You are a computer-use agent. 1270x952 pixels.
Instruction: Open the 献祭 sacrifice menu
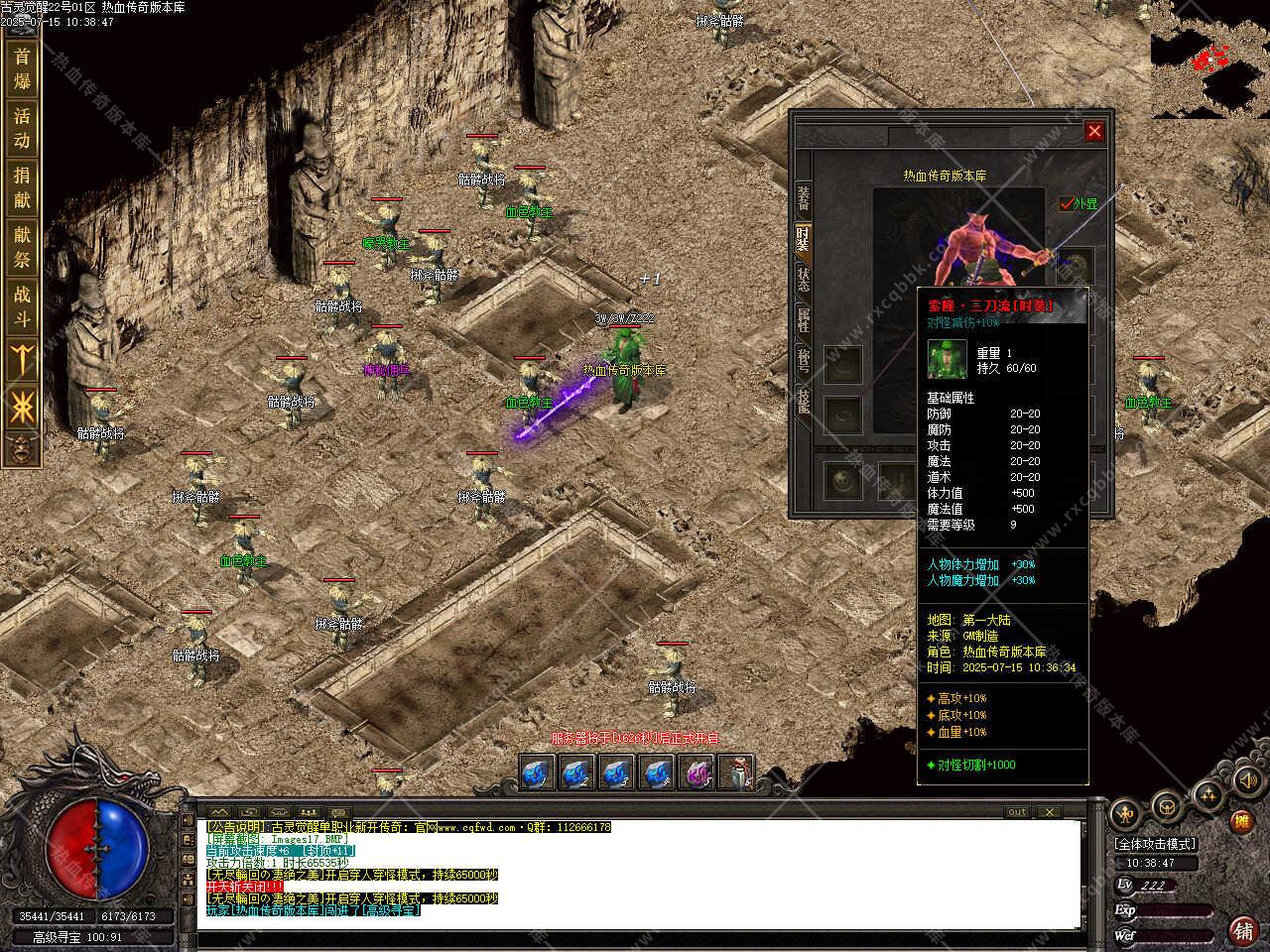coord(22,247)
